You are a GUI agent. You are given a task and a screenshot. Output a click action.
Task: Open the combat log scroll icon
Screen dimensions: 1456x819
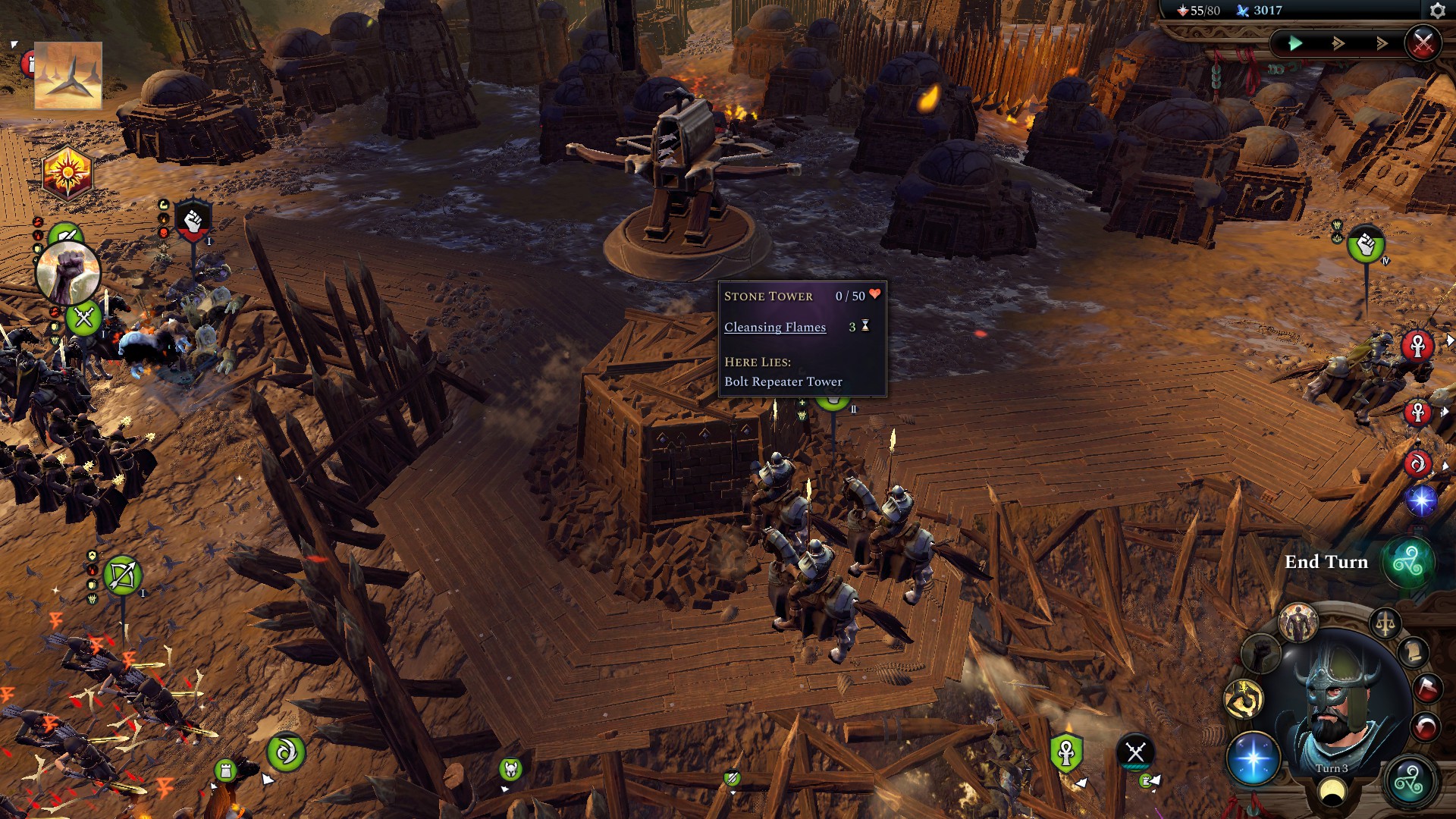pos(1413,653)
